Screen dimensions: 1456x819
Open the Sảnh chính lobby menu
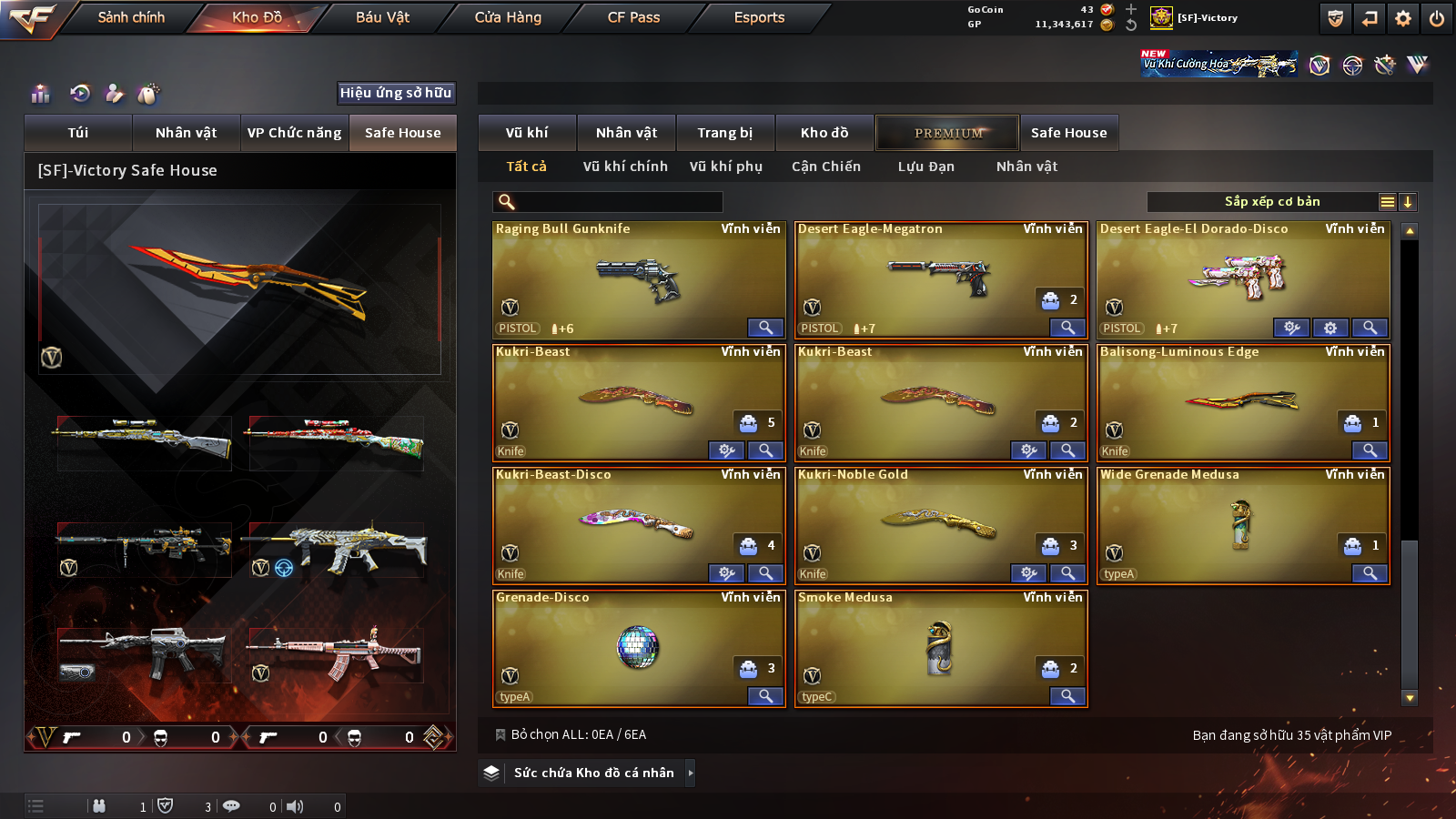(x=131, y=17)
